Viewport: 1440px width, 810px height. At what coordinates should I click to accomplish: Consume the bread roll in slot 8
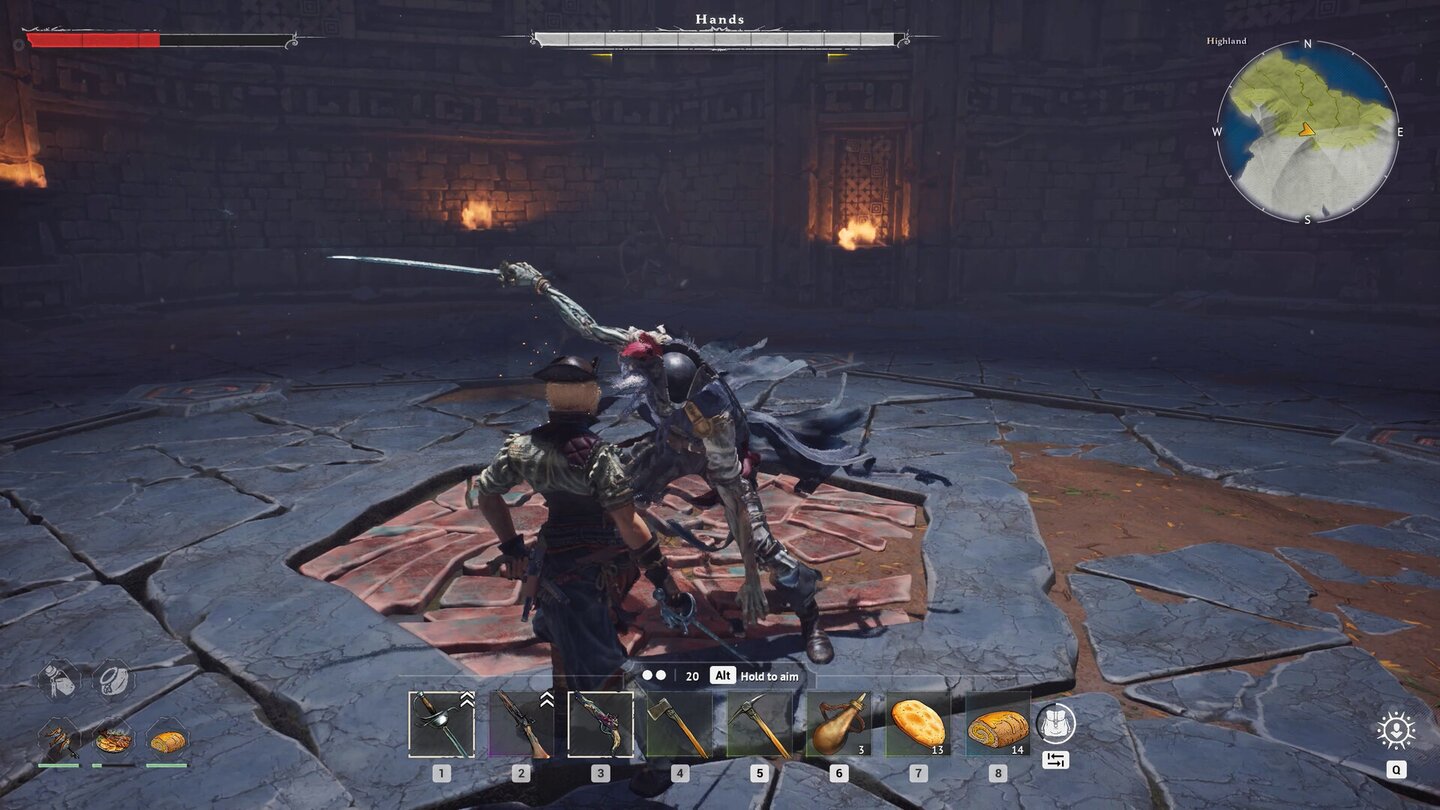pyautogui.click(x=998, y=723)
